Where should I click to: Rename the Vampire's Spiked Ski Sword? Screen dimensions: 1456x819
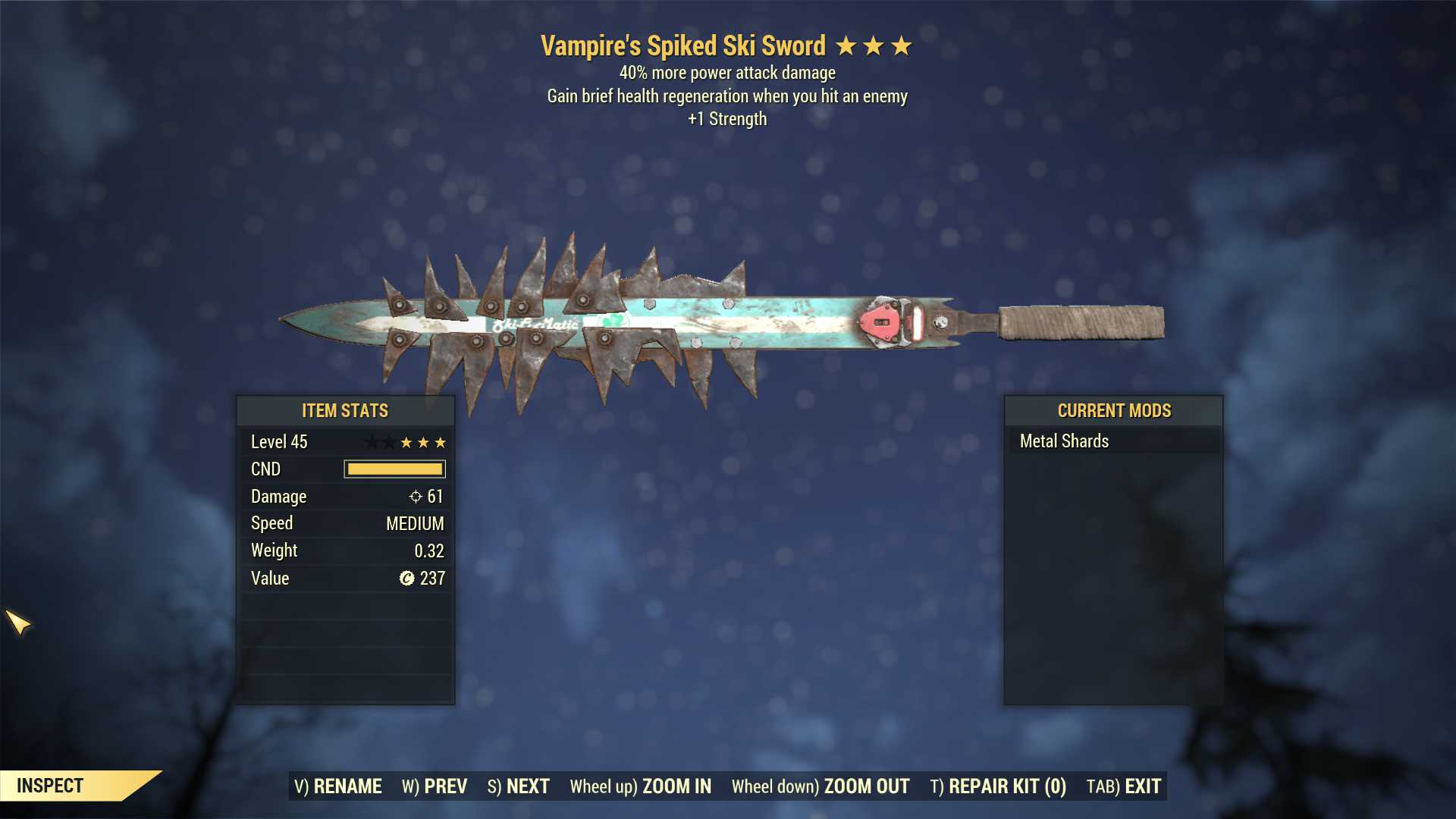[338, 786]
